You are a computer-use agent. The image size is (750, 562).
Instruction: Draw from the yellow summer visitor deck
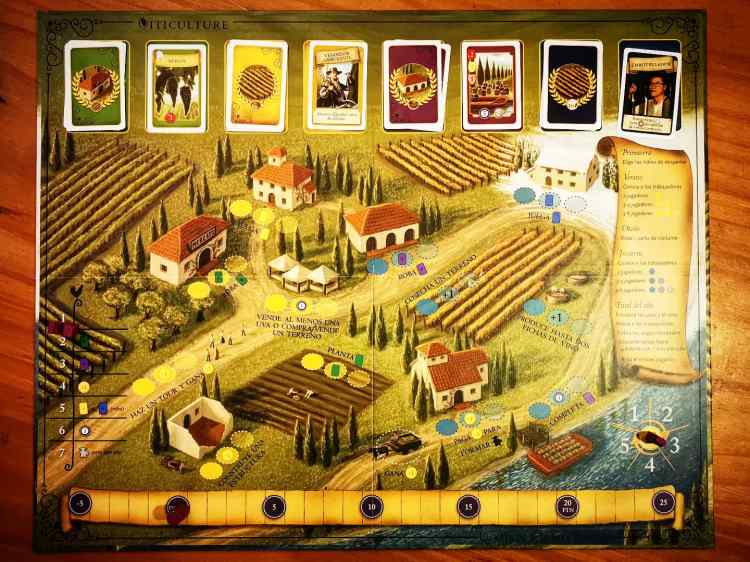point(256,86)
